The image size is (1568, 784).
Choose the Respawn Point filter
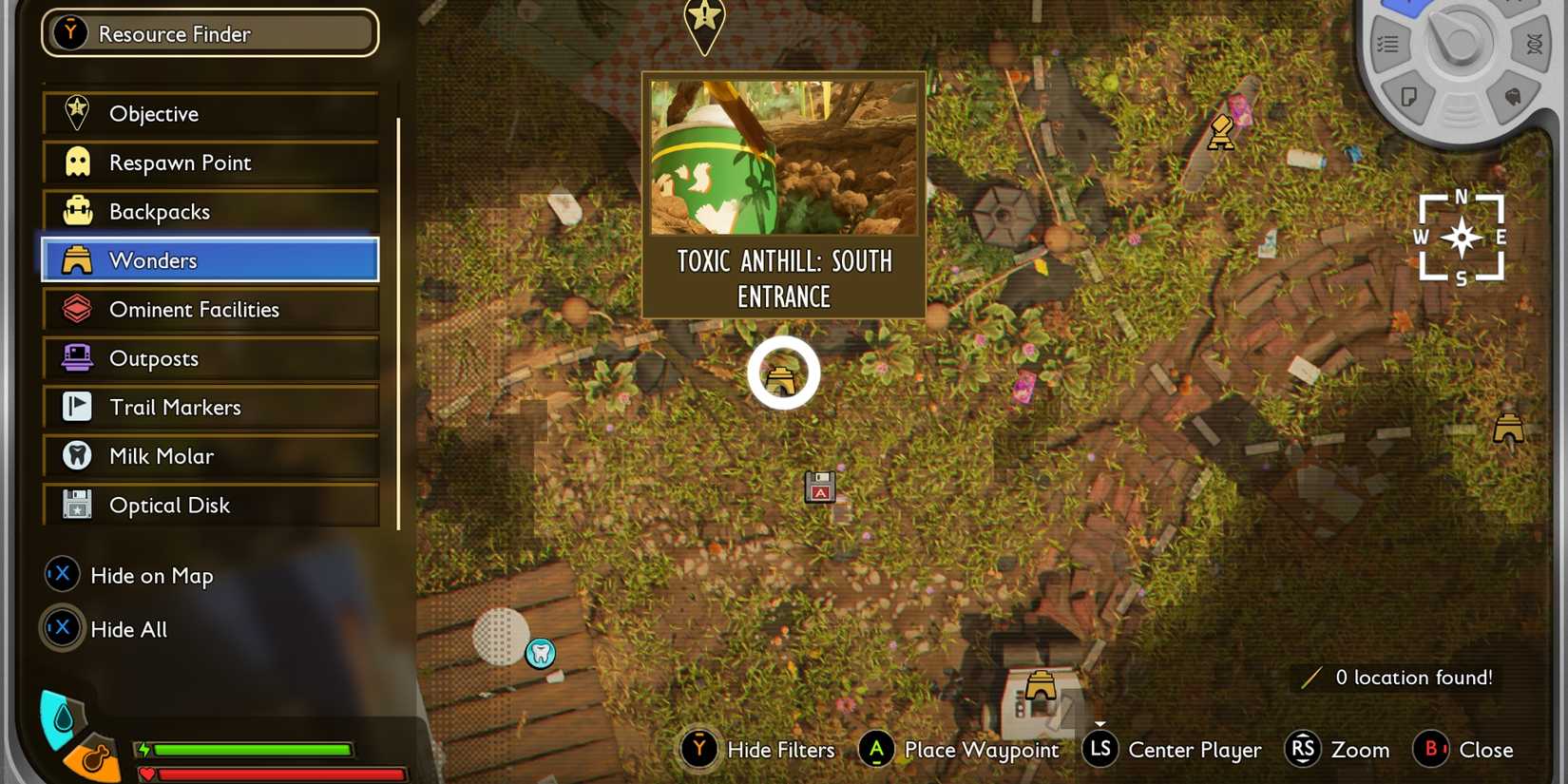click(210, 163)
